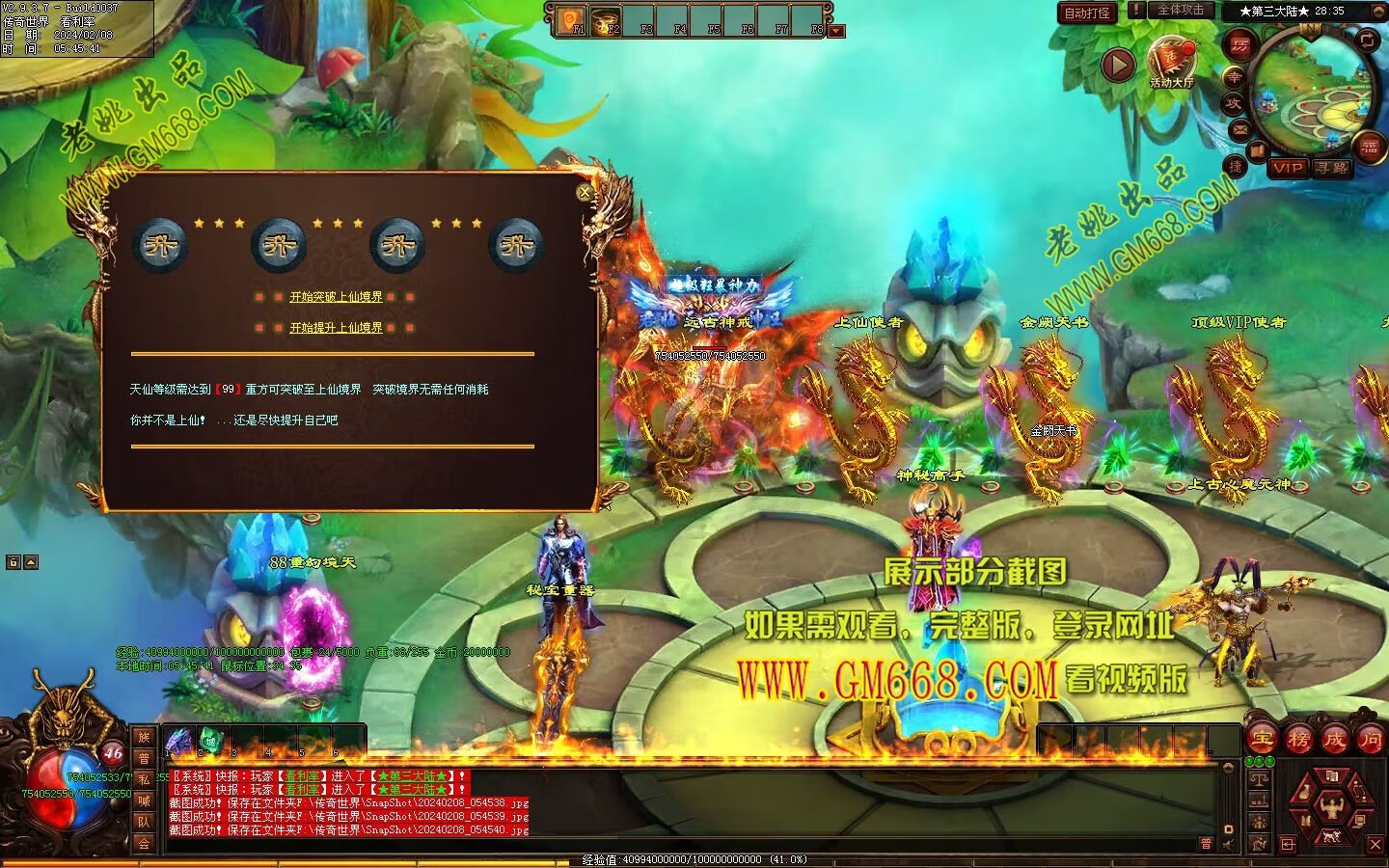Click the 福 welfare button
1389x868 pixels.
[1370, 147]
